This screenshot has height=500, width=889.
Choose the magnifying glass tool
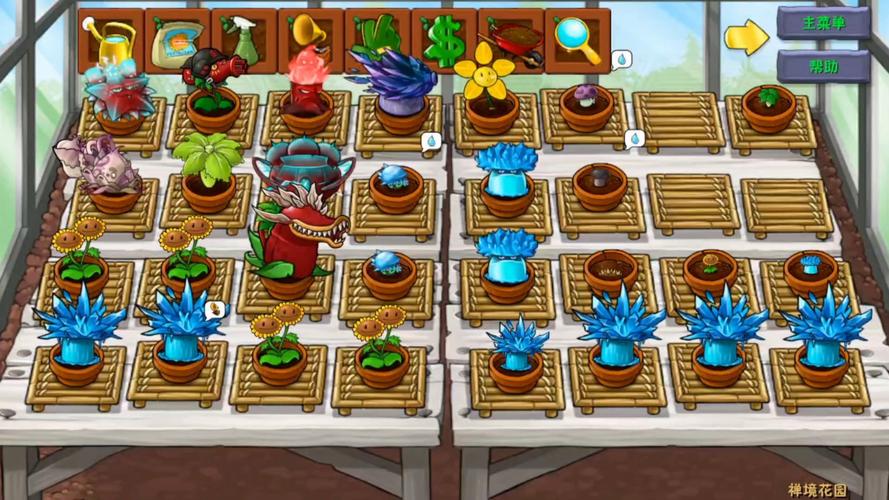pos(577,39)
